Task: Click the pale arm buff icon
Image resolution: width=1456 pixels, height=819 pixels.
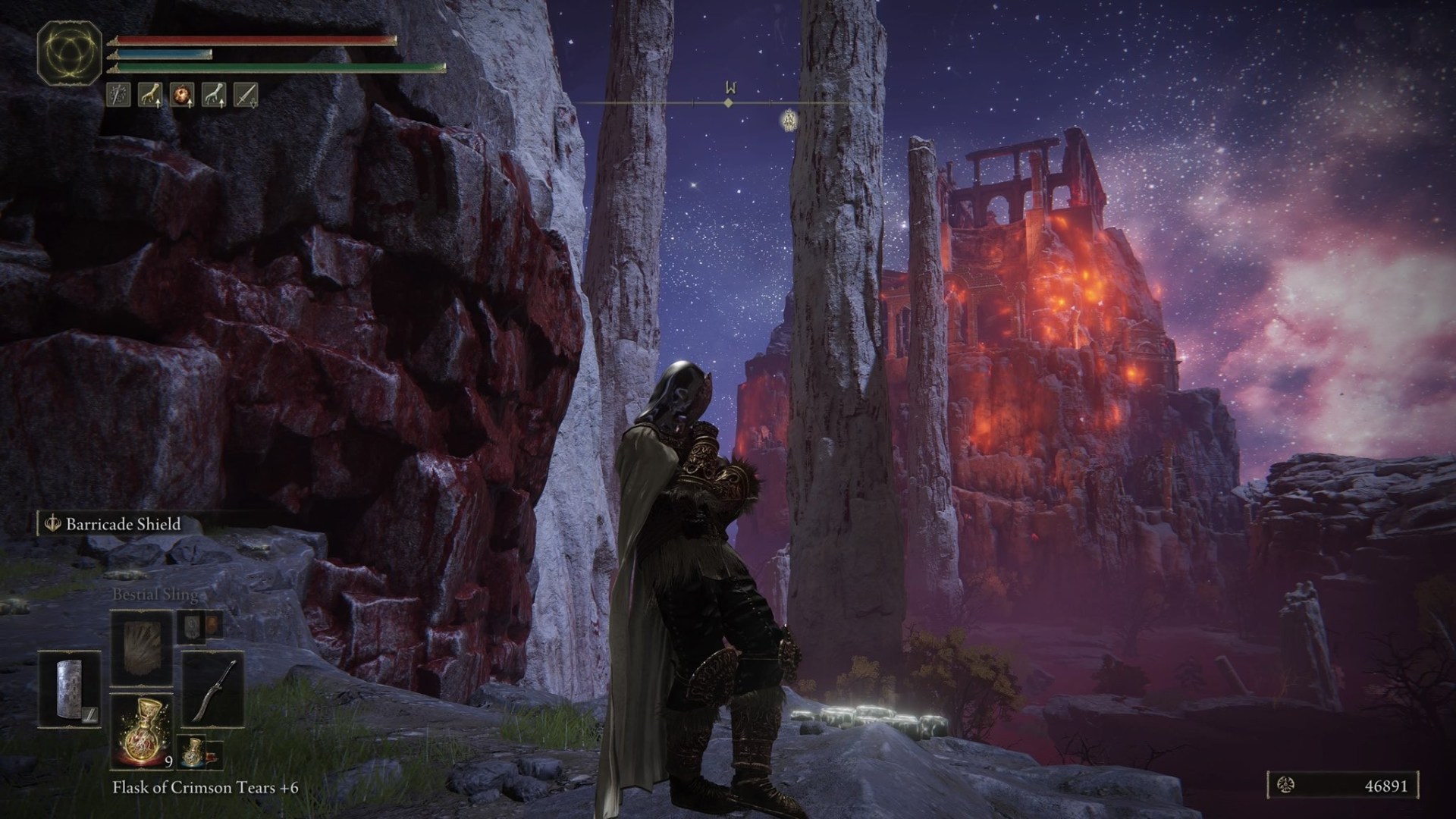Action: 214,93
